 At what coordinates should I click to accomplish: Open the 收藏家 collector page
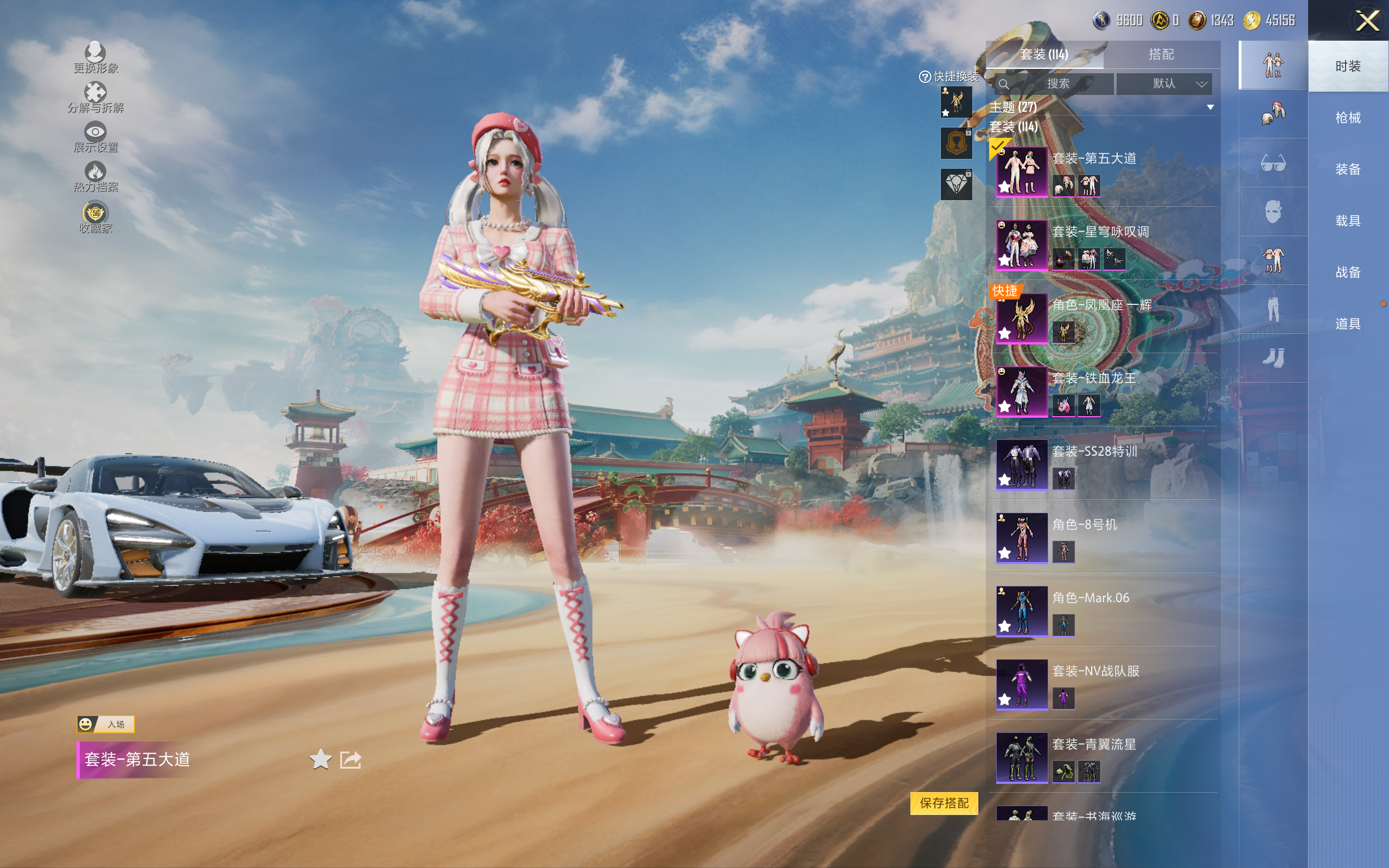pyautogui.click(x=95, y=218)
